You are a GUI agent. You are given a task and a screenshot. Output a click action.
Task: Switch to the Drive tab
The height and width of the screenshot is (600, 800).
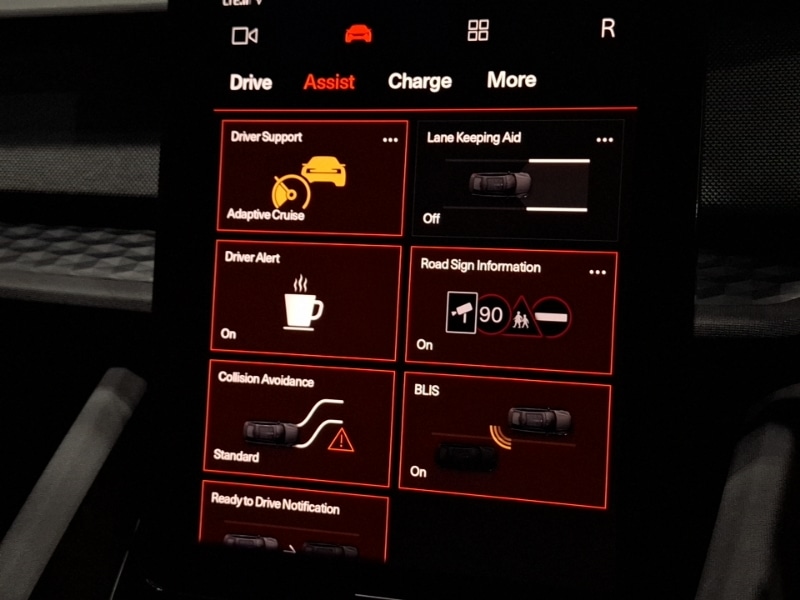(251, 82)
